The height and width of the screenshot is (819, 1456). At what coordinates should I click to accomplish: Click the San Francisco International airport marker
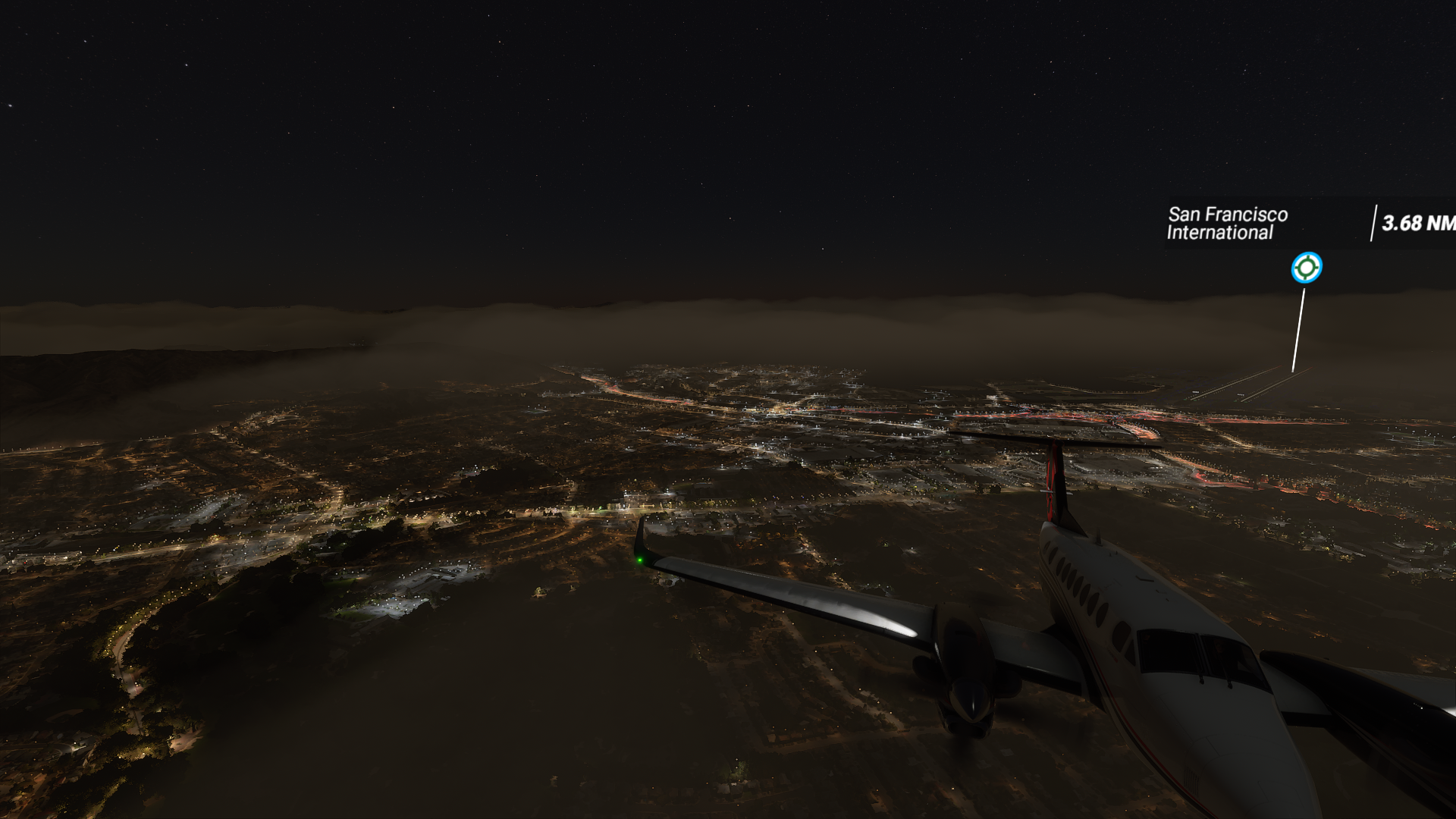(1306, 268)
